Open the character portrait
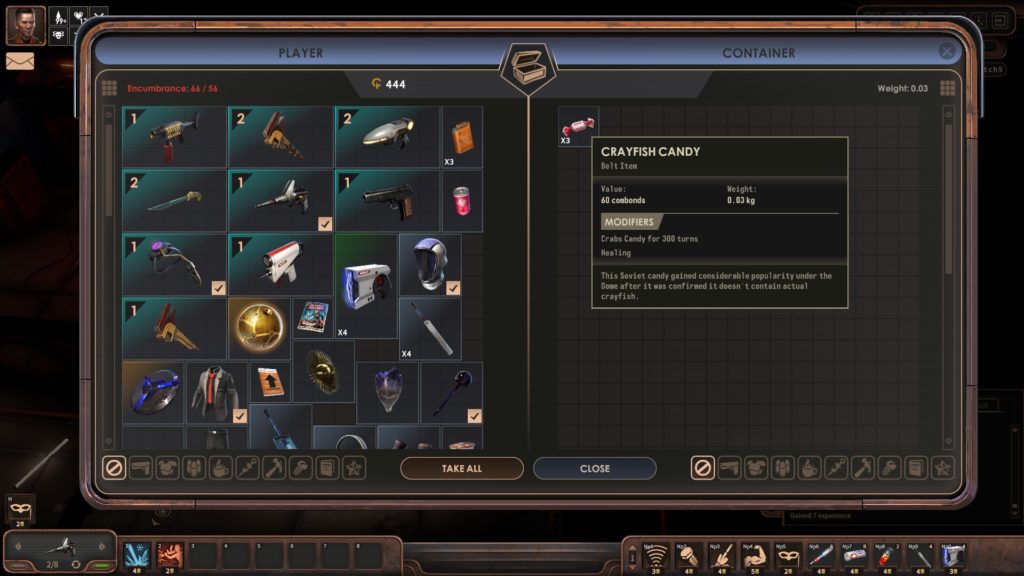Viewport: 1024px width, 576px height. [25, 25]
